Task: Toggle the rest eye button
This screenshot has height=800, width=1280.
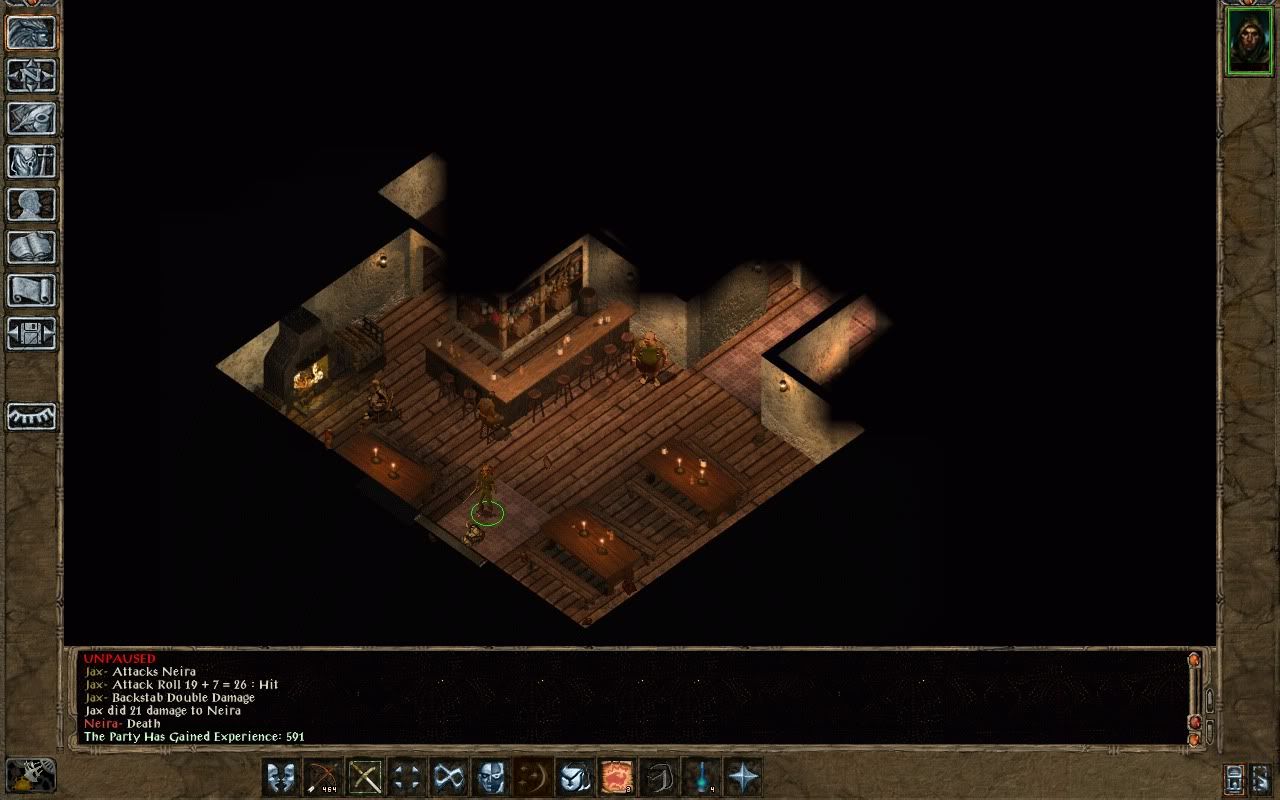Action: click(x=32, y=416)
